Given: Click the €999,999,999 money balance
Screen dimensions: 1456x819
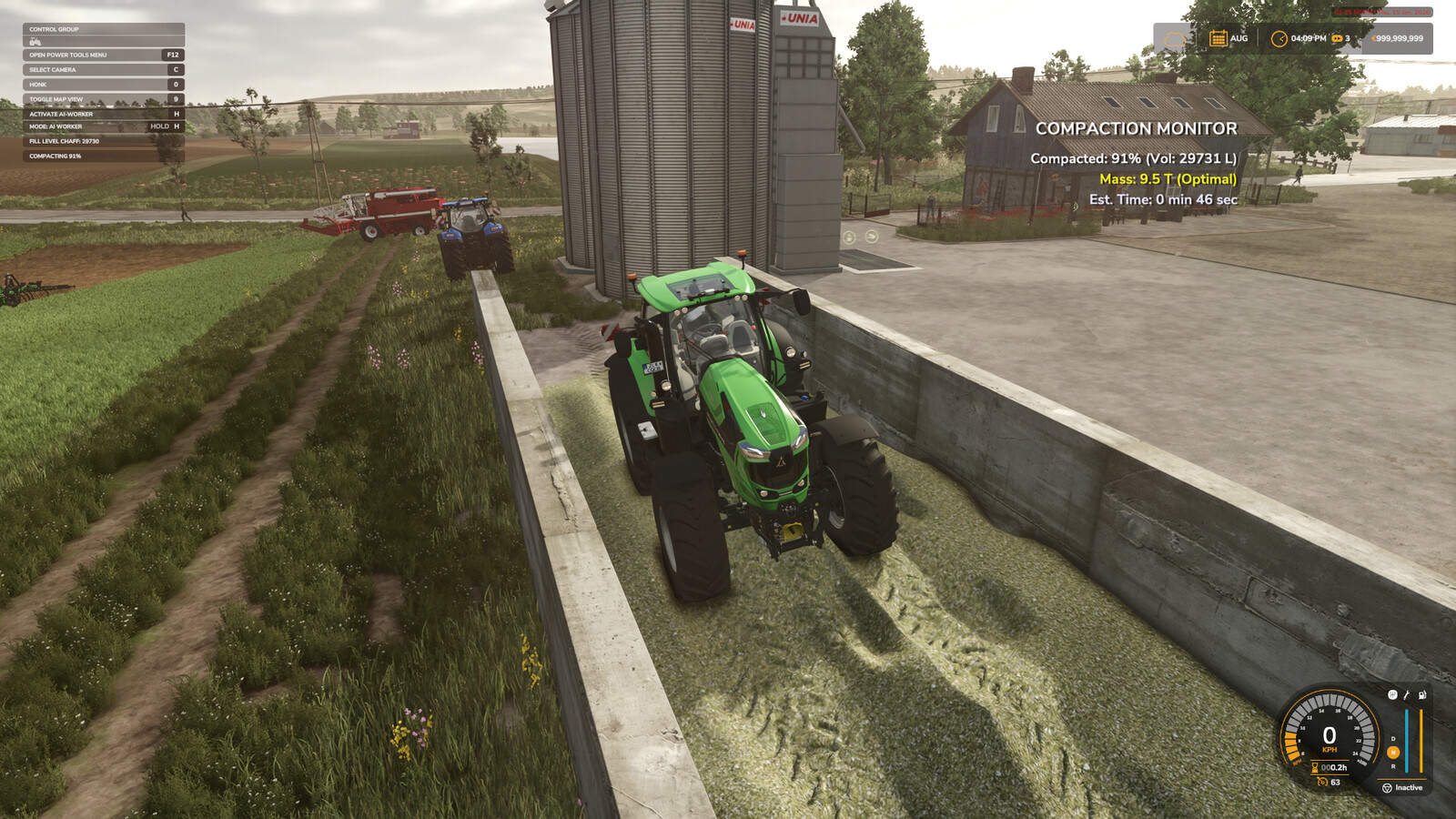Looking at the screenshot, I should tap(1396, 37).
